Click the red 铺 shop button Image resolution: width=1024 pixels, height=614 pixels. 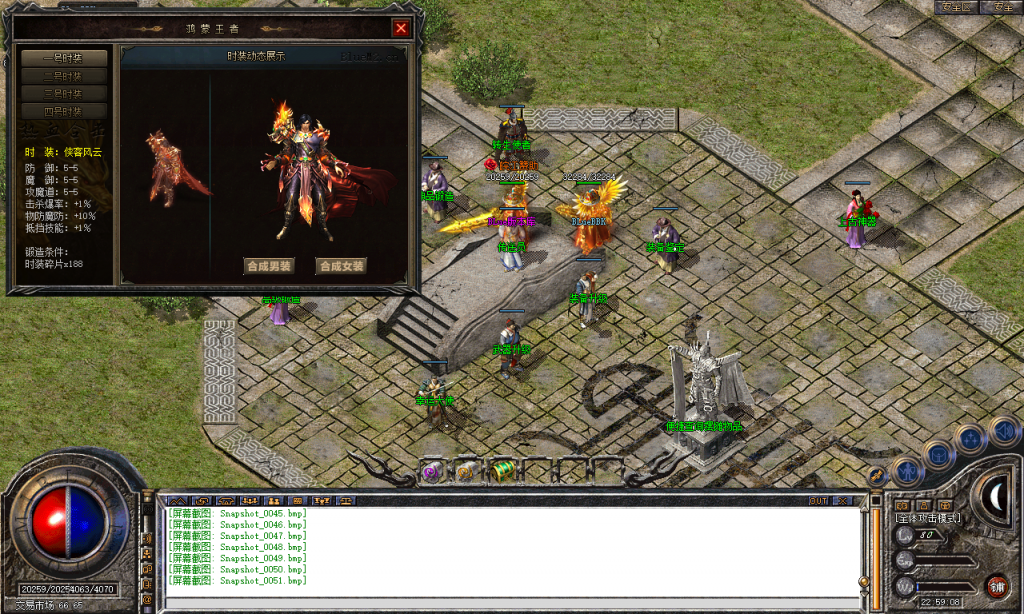click(996, 586)
